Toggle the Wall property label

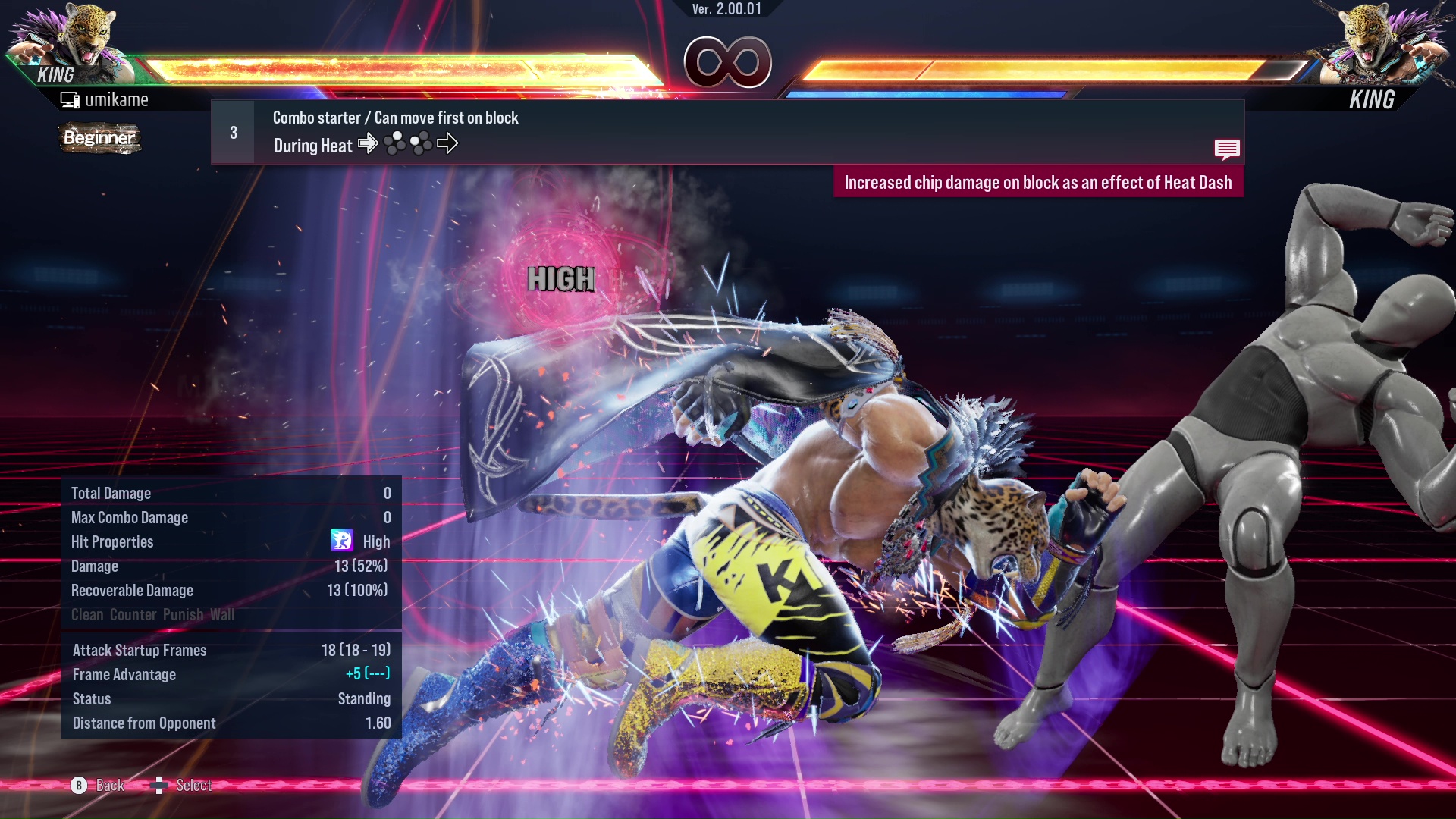click(225, 615)
